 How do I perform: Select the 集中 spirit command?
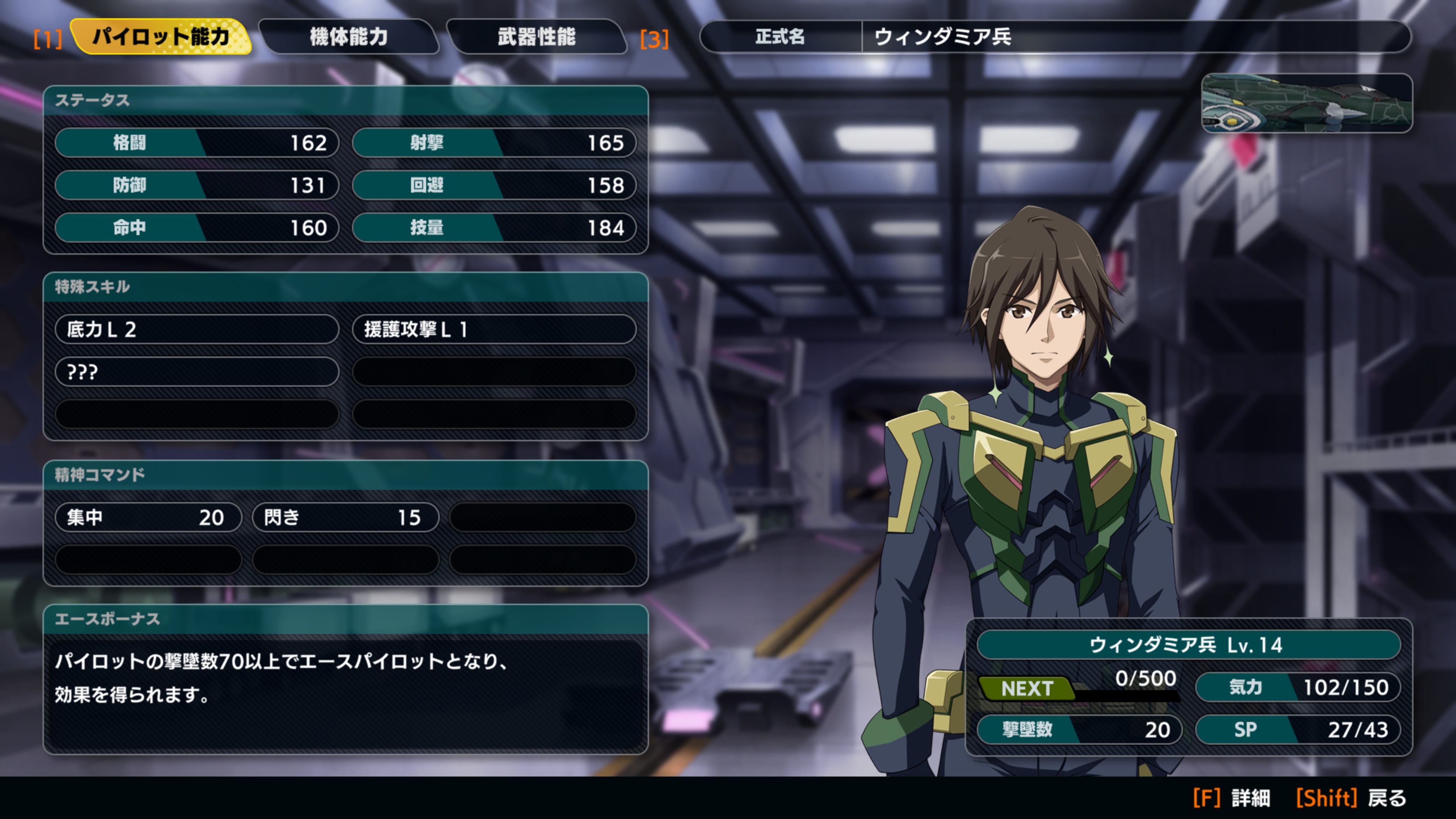pyautogui.click(x=148, y=517)
